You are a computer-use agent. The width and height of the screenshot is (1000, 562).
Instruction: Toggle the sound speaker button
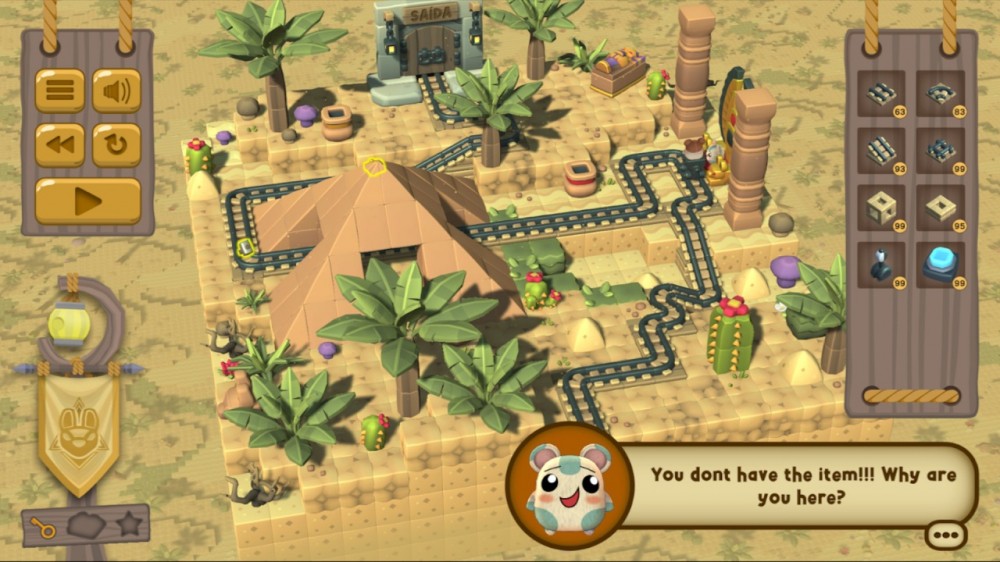117,91
